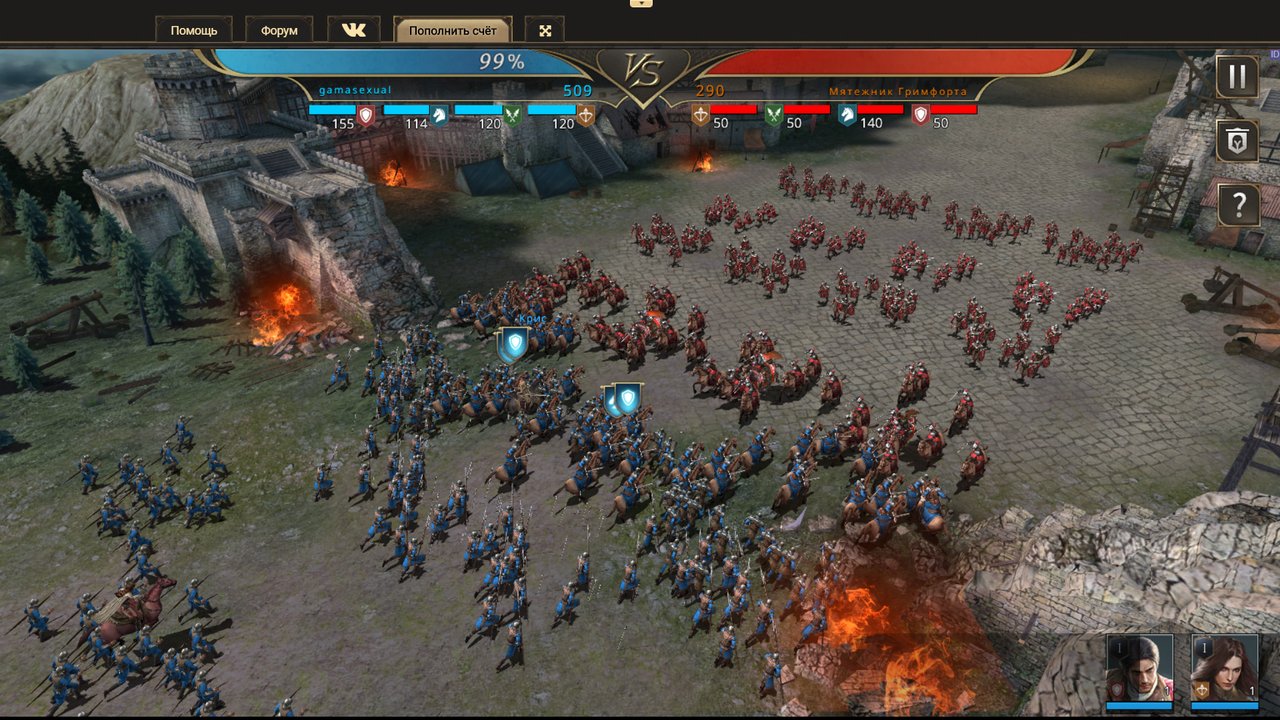The image size is (1280, 720).
Task: Open the Помощь help page
Action: 194,30
